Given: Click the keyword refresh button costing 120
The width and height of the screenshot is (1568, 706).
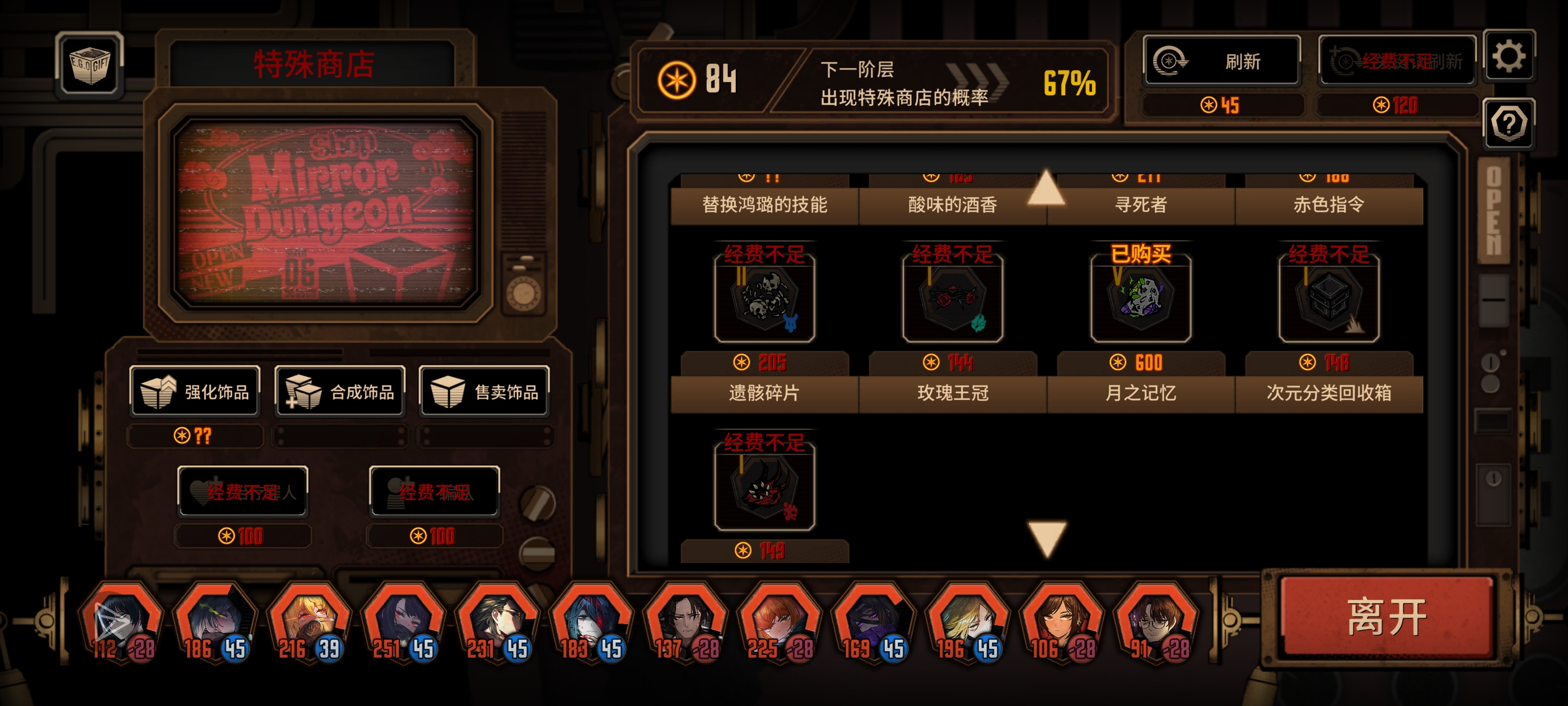Looking at the screenshot, I should [x=1397, y=61].
